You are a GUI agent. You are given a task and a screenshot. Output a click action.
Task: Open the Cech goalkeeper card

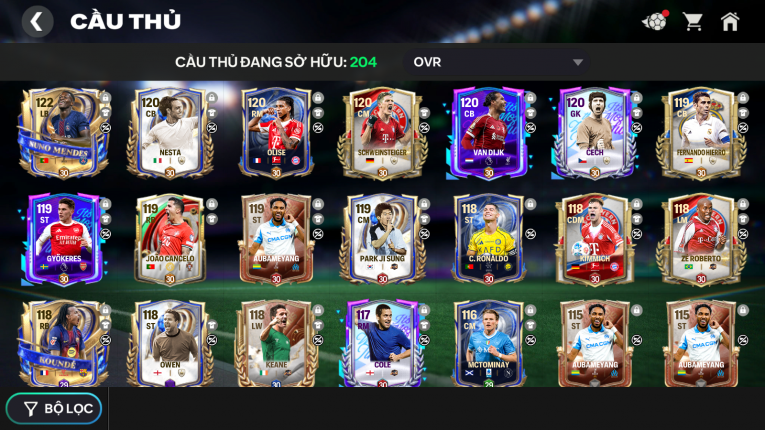[594, 132]
